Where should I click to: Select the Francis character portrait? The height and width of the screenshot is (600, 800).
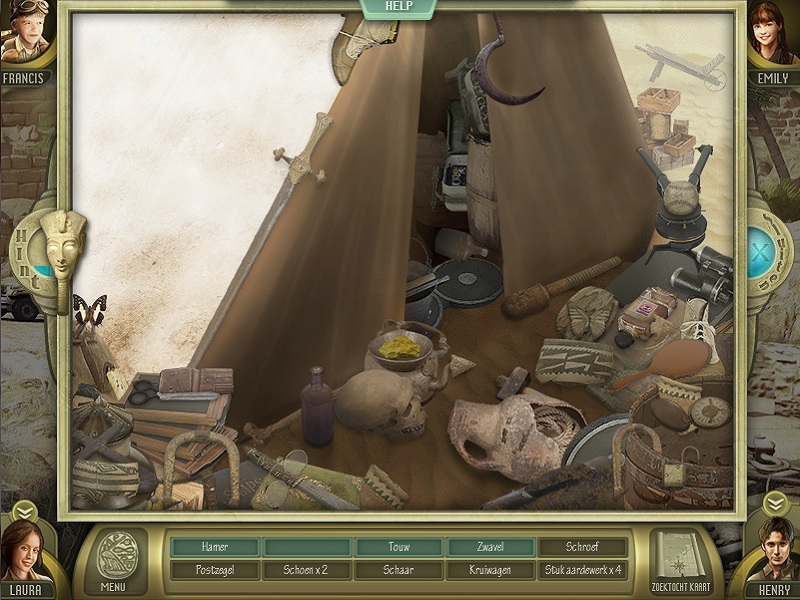click(25, 35)
